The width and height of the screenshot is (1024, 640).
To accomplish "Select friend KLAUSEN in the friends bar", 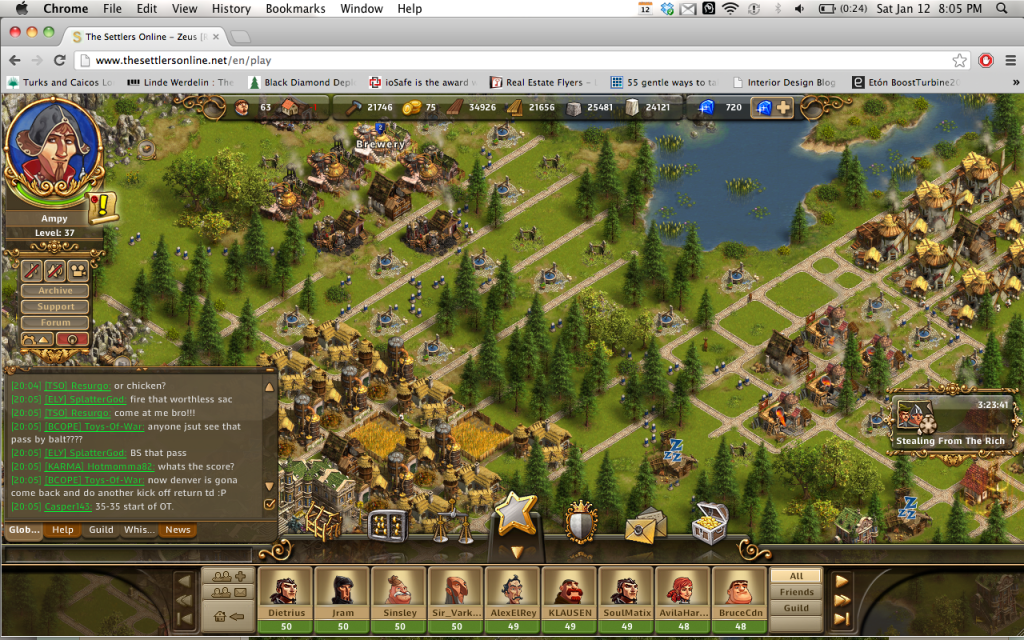I will tap(569, 598).
